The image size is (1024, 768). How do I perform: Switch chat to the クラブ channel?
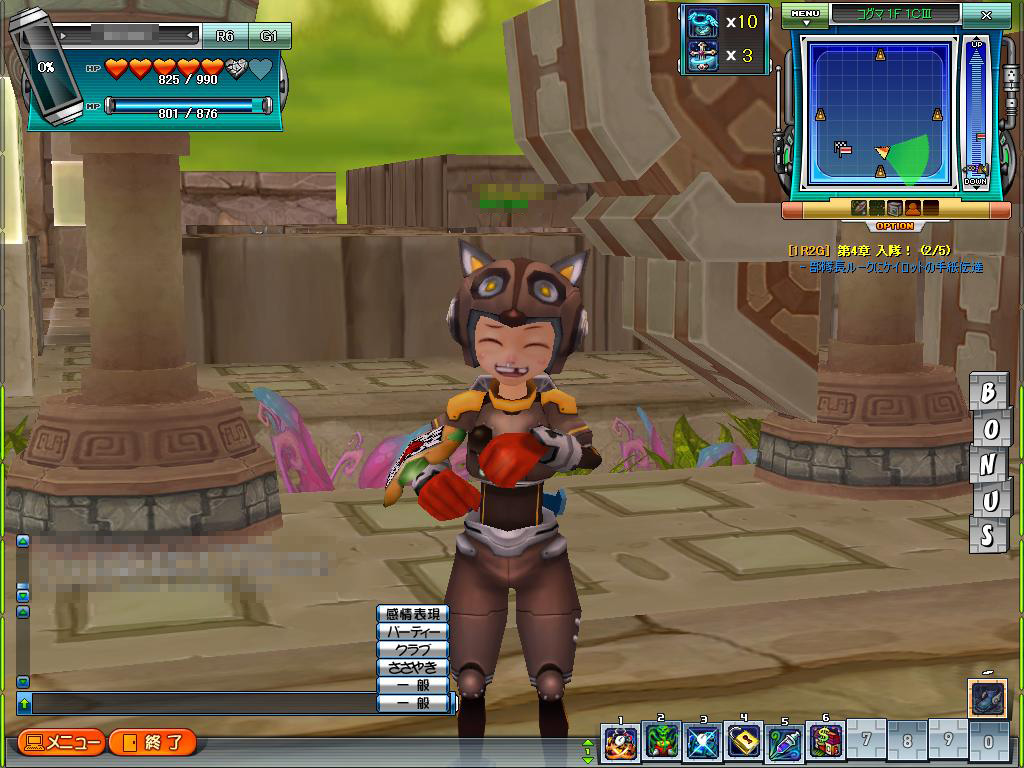tap(412, 650)
